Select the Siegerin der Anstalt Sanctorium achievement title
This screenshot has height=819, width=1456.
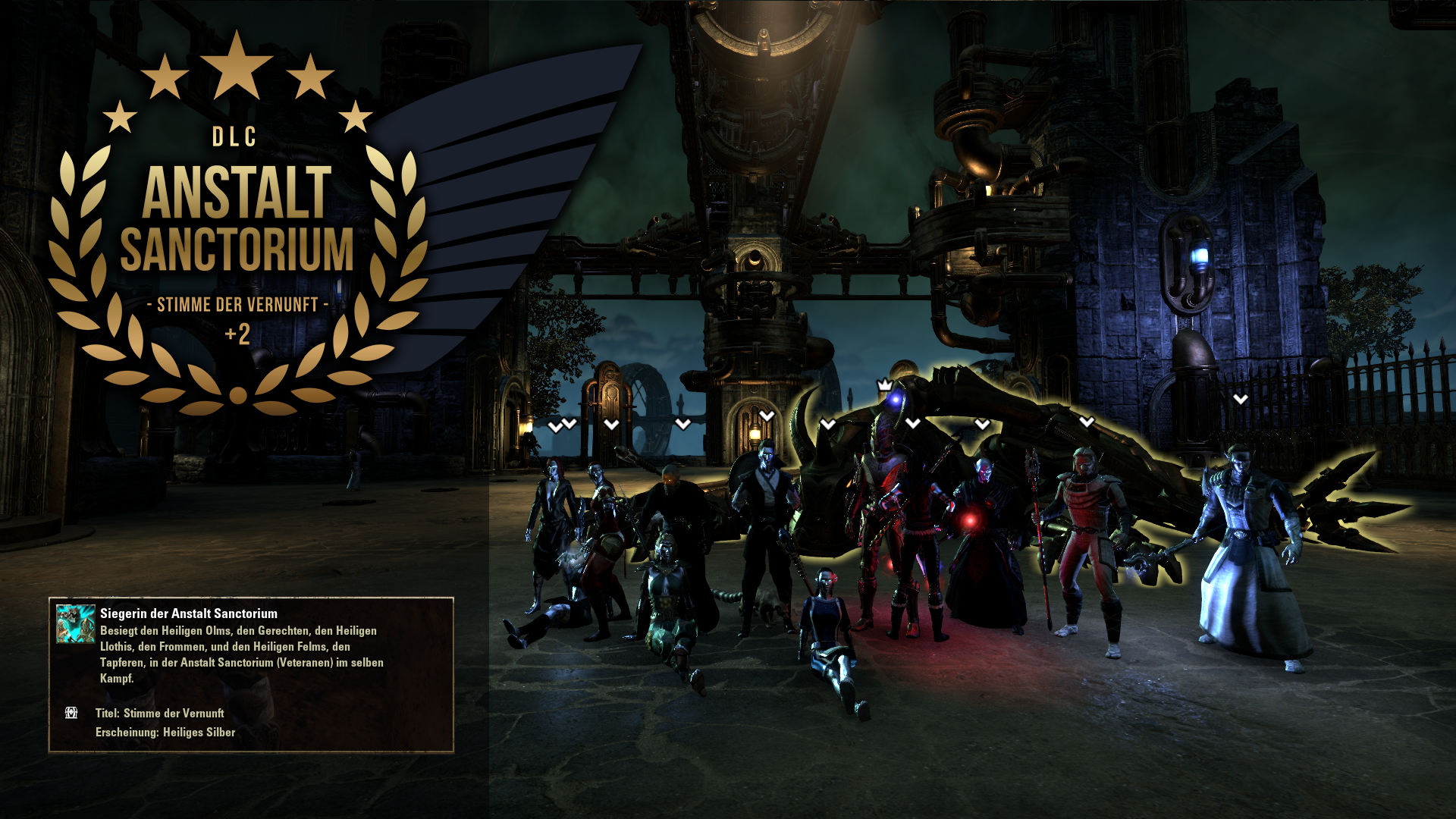189,613
